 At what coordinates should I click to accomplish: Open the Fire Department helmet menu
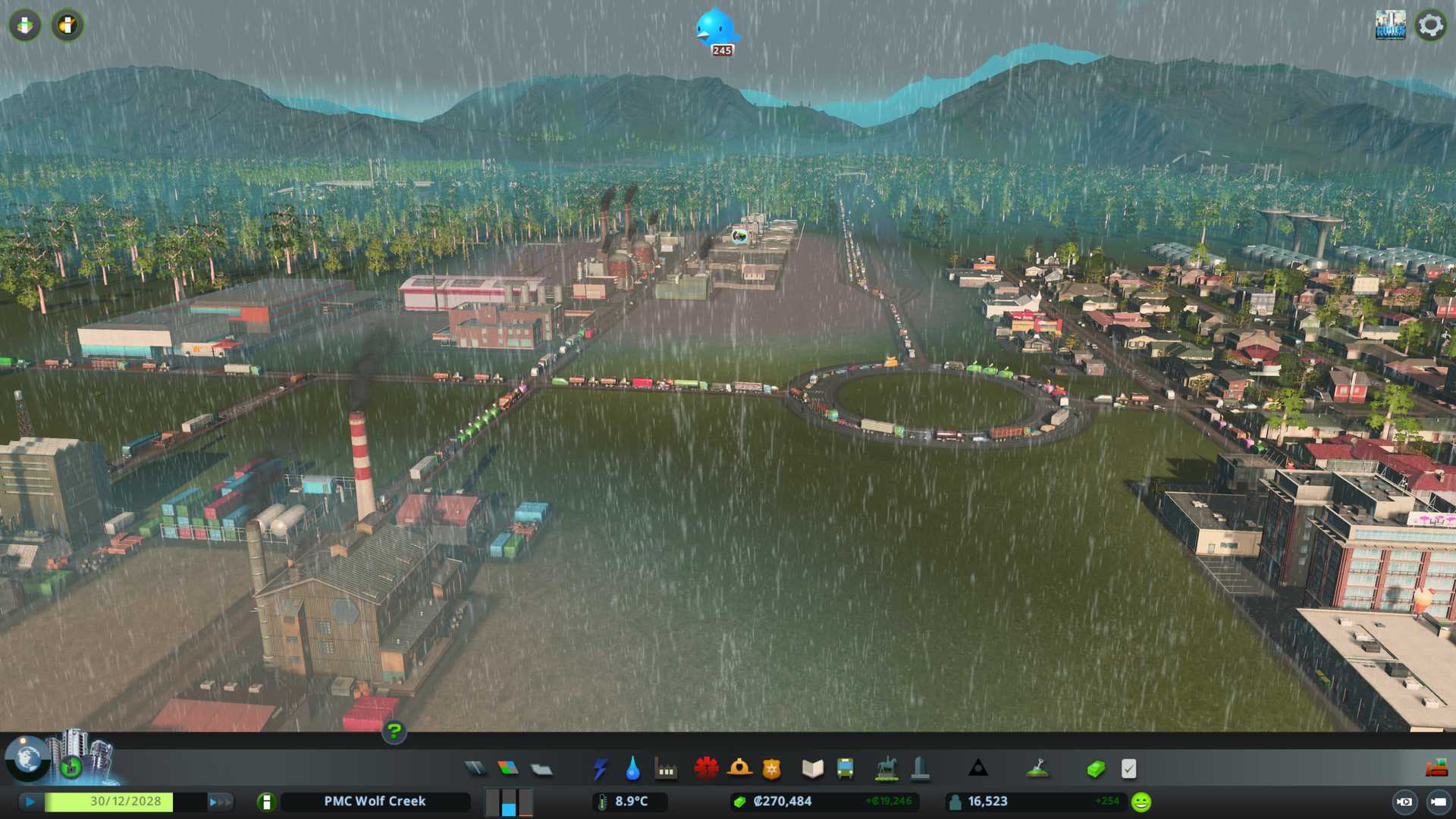click(739, 769)
